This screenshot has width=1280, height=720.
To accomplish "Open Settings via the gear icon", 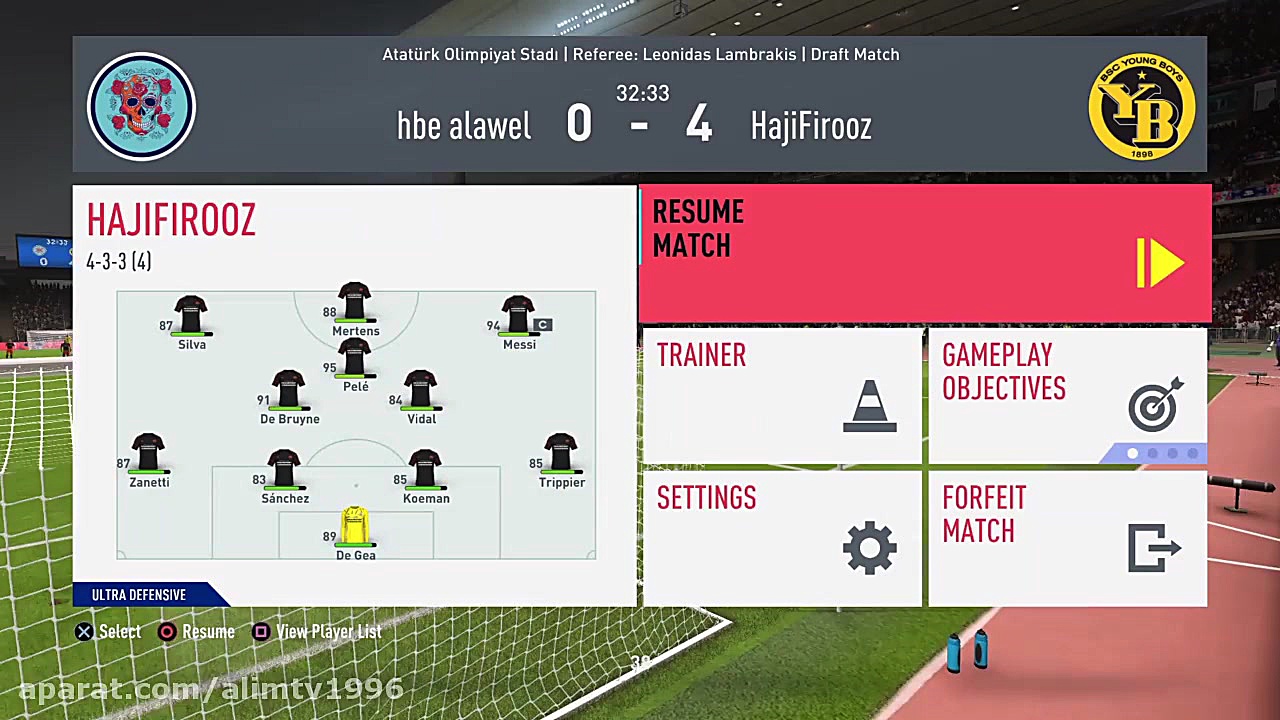I will pos(869,547).
